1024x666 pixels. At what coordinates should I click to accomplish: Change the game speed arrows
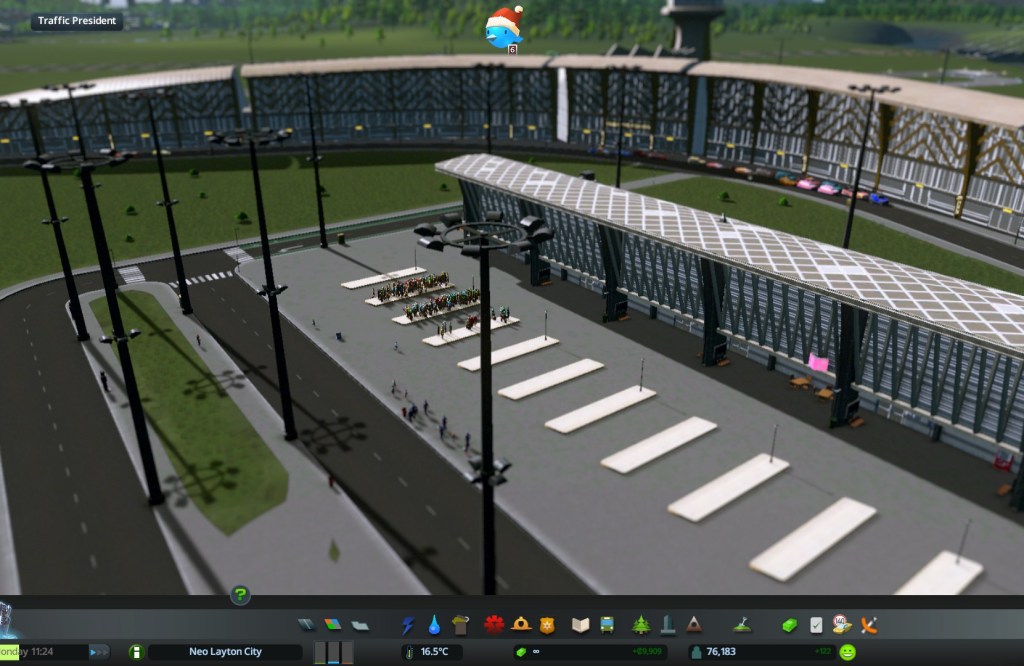99,652
